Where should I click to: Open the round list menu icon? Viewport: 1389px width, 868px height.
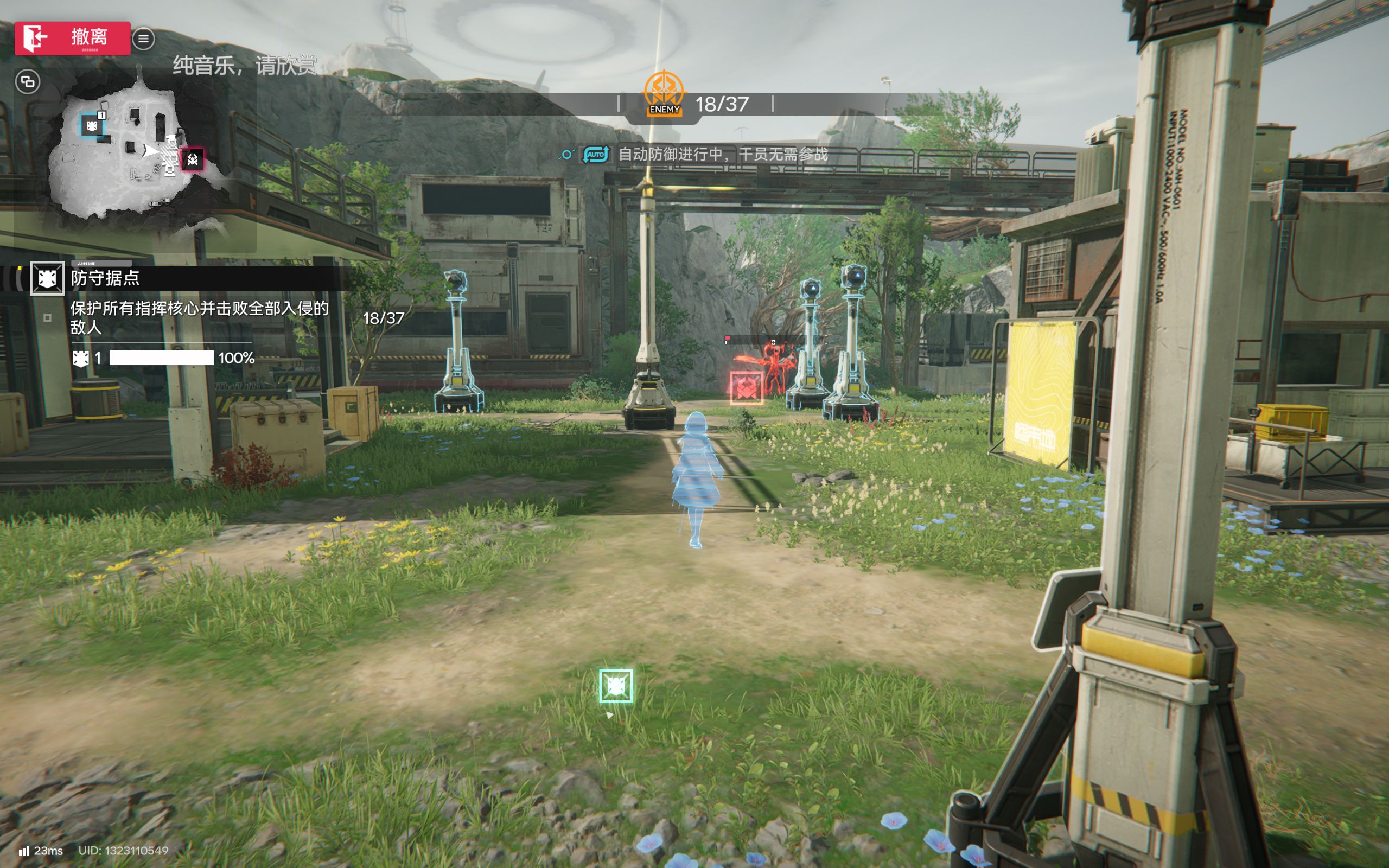click(x=143, y=39)
